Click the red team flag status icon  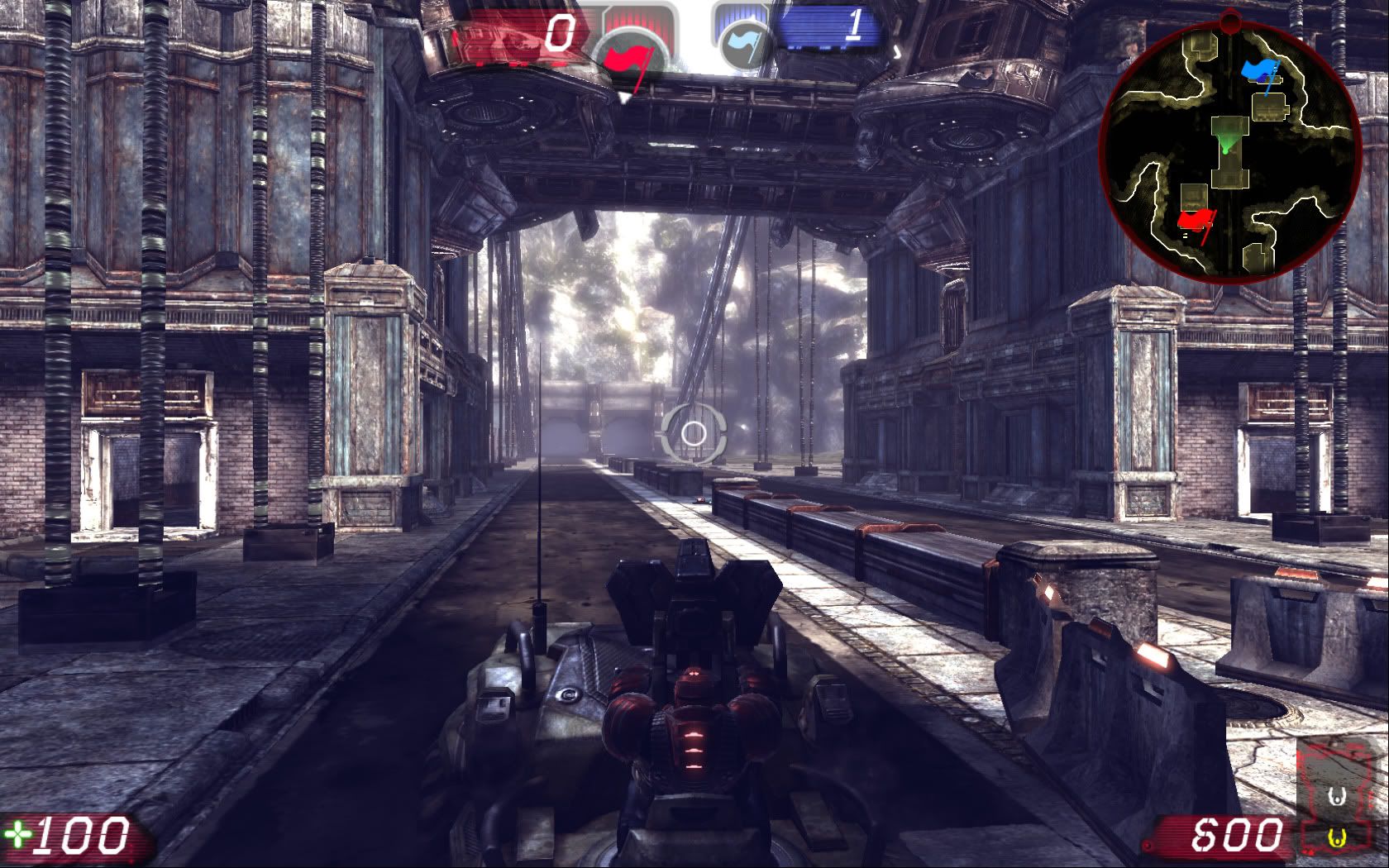pos(630,56)
